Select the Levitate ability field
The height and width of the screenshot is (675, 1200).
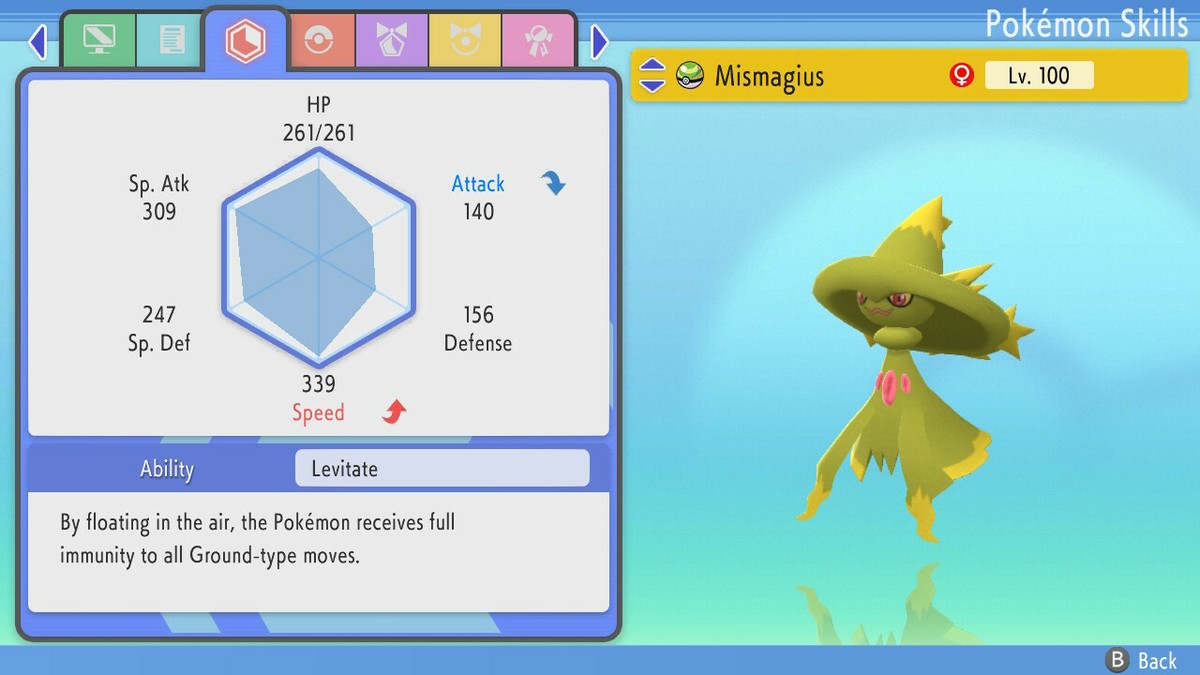pyautogui.click(x=442, y=468)
